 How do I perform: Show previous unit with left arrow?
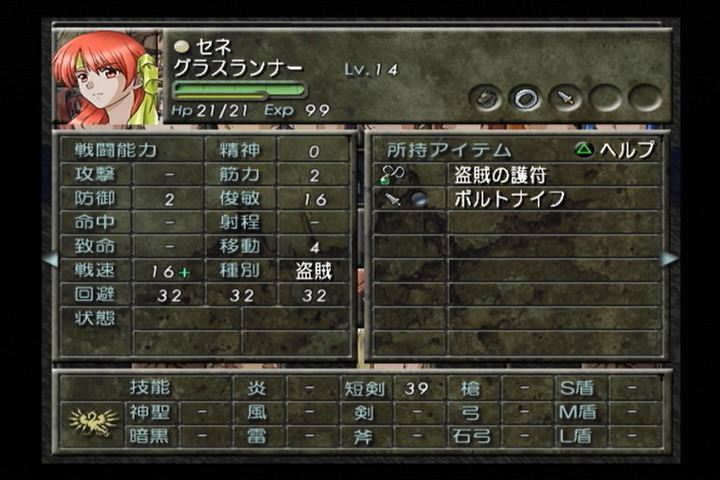(50, 258)
